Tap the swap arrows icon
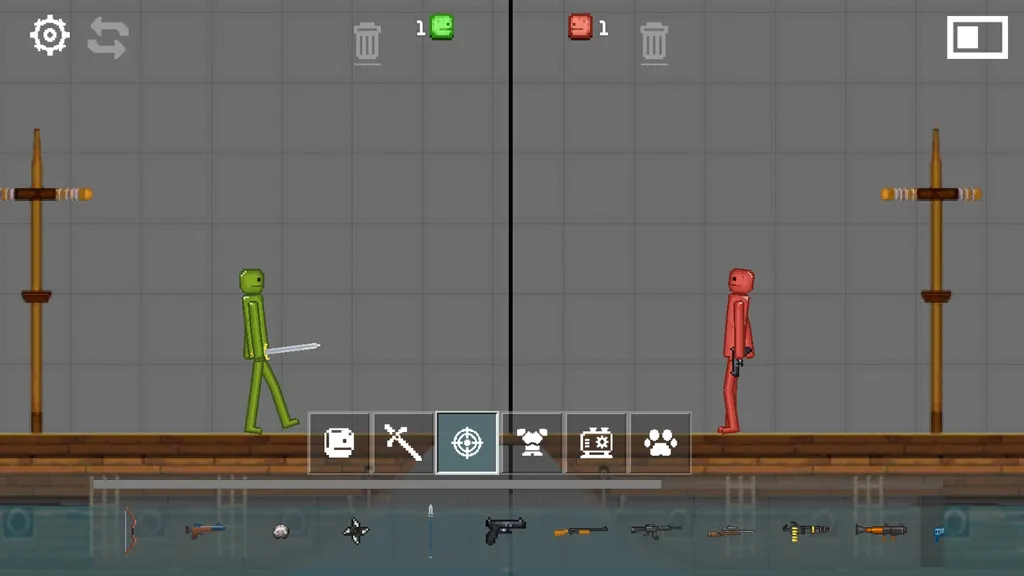Viewport: 1024px width, 576px height. click(x=108, y=37)
